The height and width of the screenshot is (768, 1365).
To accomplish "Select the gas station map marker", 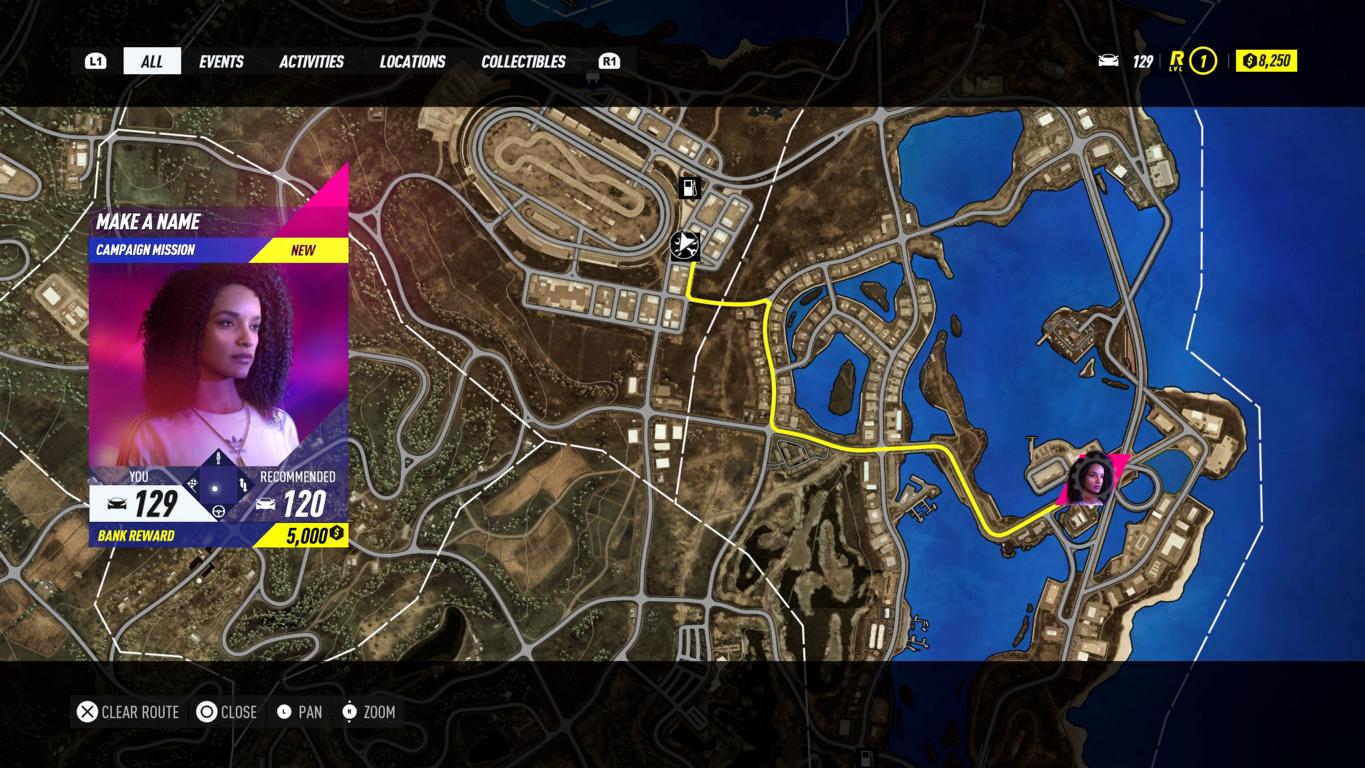I will [x=689, y=187].
